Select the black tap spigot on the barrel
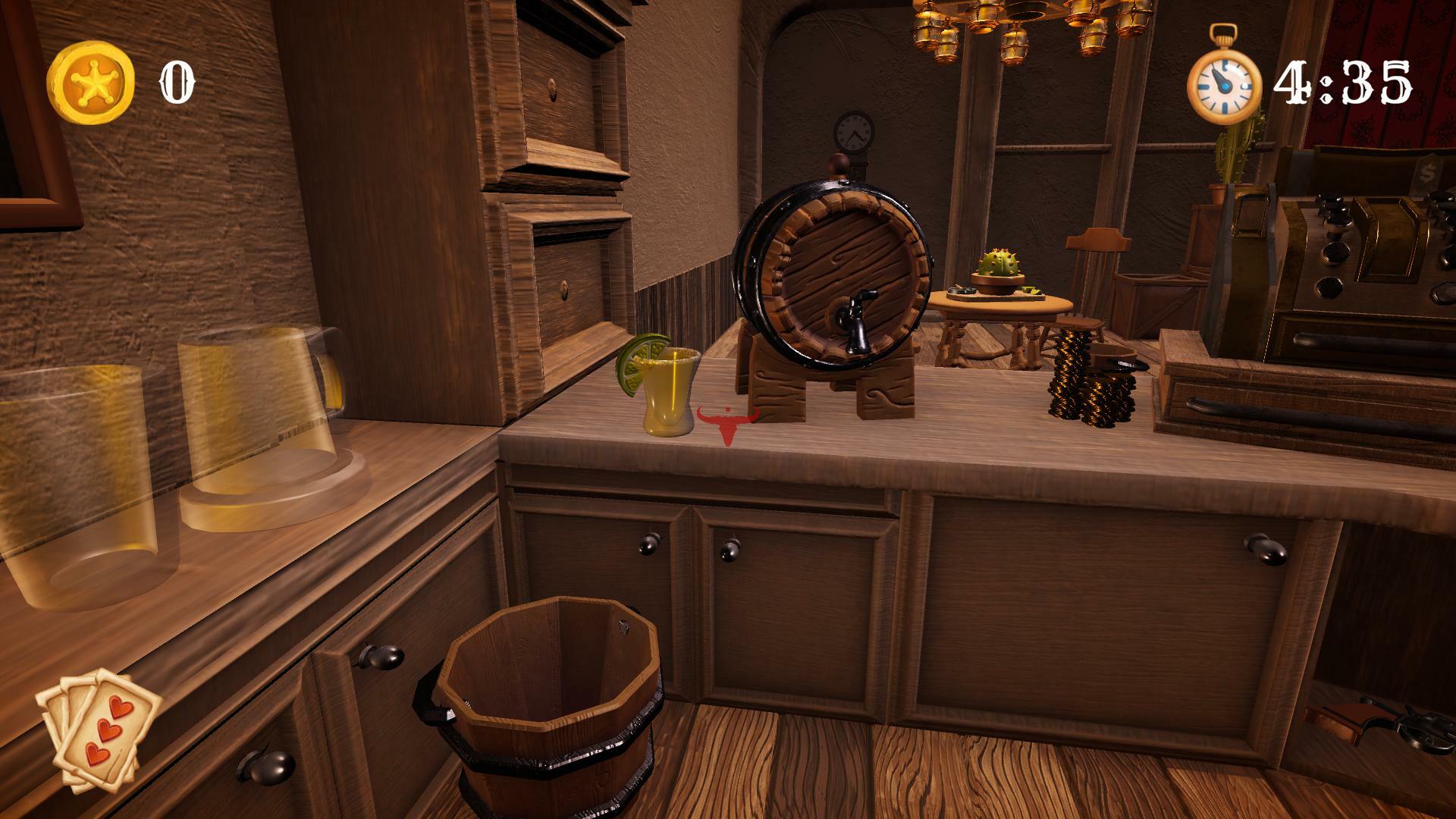Image resolution: width=1456 pixels, height=819 pixels. [857, 318]
